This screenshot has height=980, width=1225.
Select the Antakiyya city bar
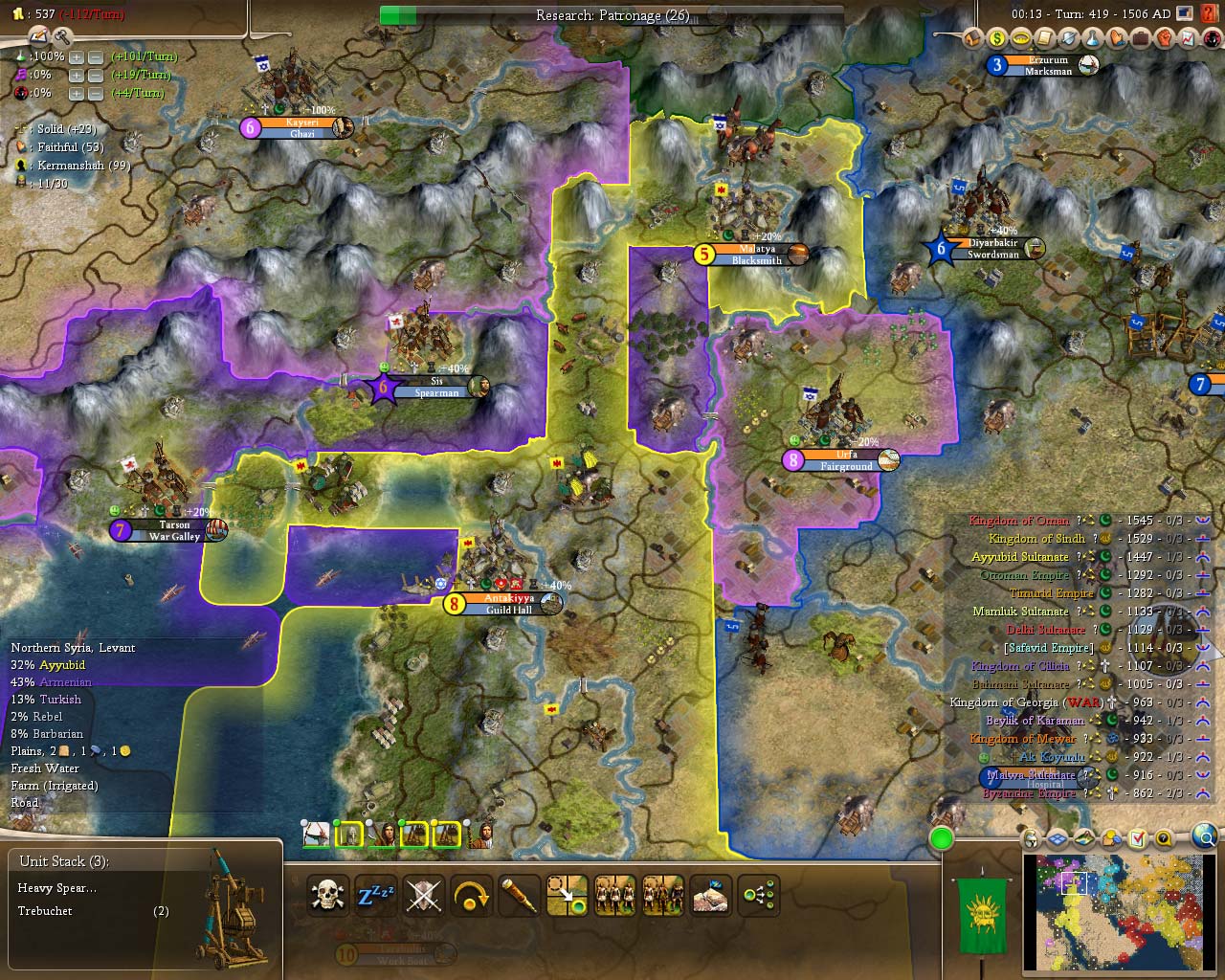508,604
